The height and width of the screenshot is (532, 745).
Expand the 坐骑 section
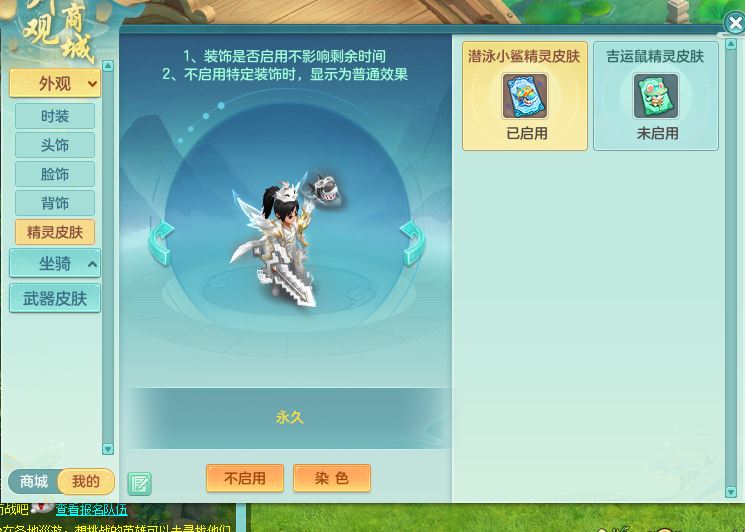55,264
